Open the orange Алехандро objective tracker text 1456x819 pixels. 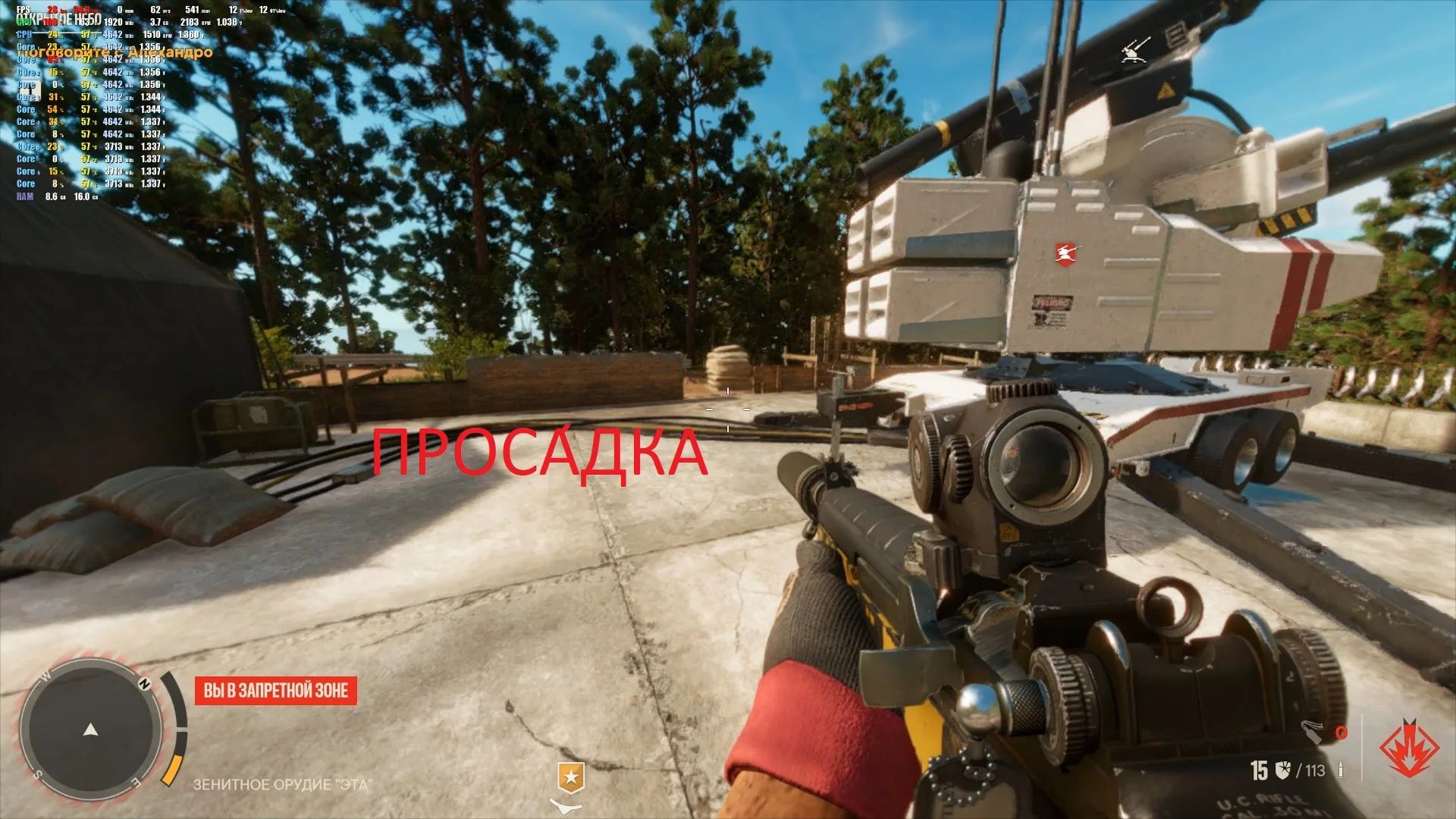[114, 52]
